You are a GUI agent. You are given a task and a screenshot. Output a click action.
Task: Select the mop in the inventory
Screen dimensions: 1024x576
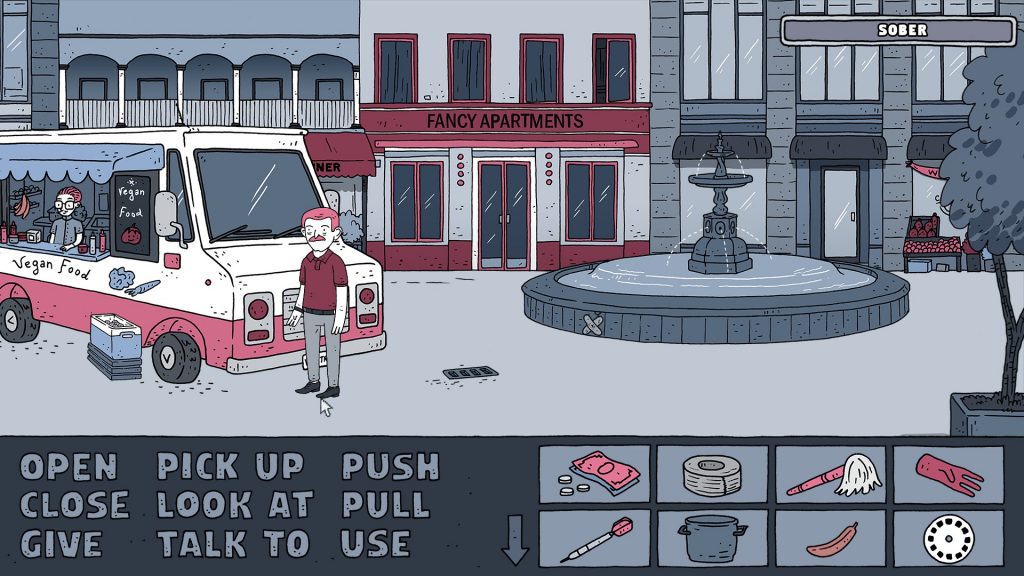830,474
